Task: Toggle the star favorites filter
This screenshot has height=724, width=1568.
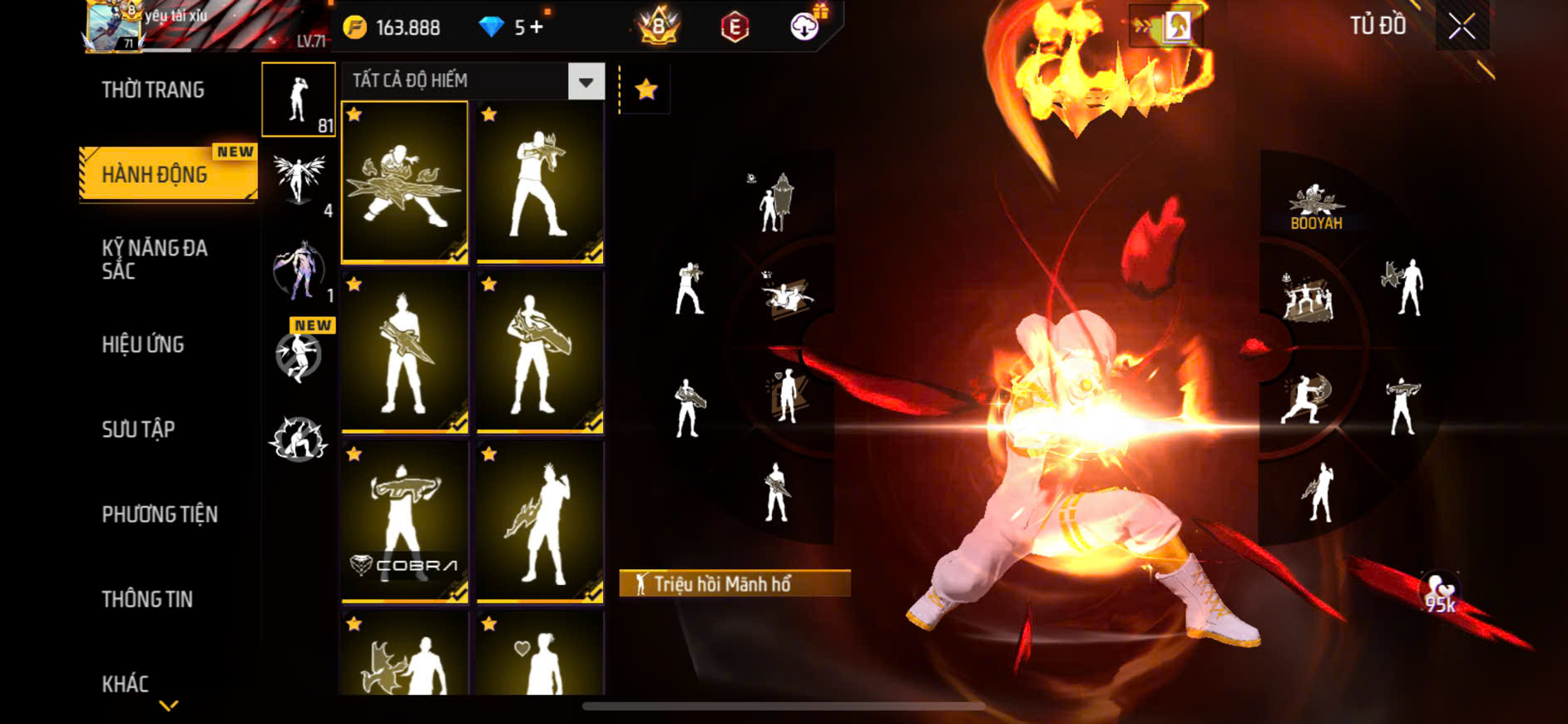Action: pos(646,89)
